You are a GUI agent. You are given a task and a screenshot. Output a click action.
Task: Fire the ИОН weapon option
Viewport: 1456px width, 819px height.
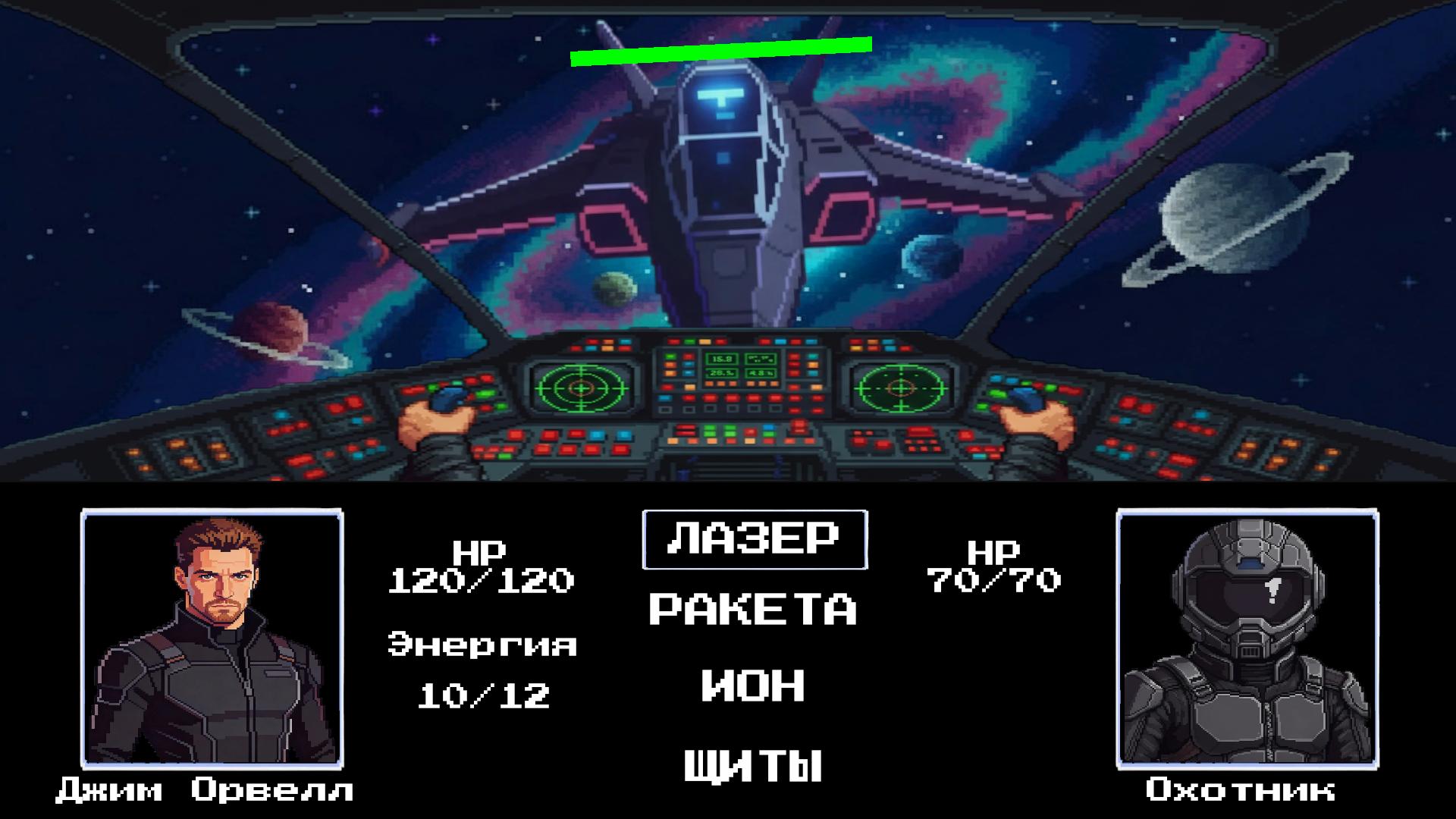pos(752,685)
